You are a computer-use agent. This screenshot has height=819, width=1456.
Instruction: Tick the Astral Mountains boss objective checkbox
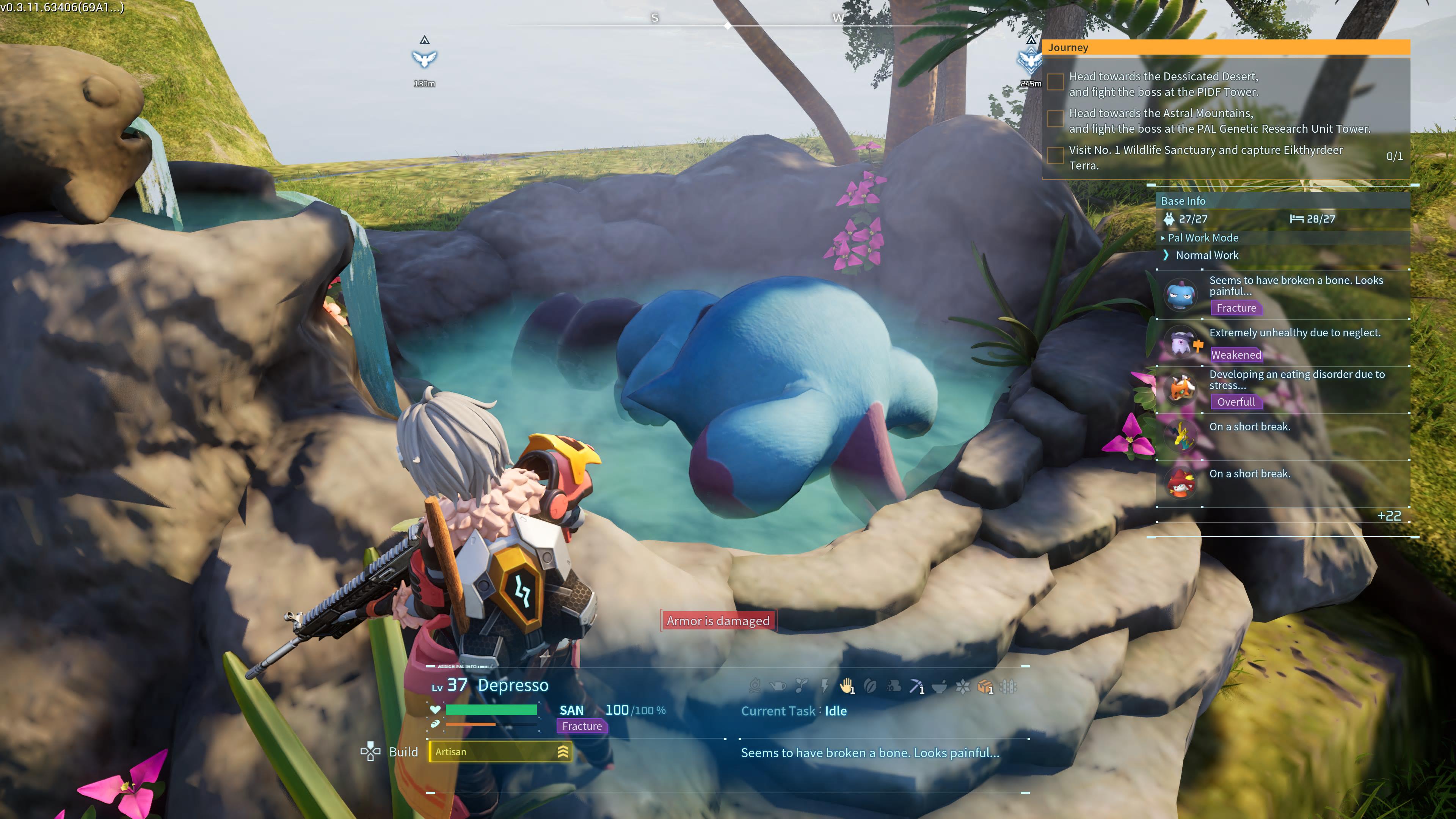(1055, 119)
